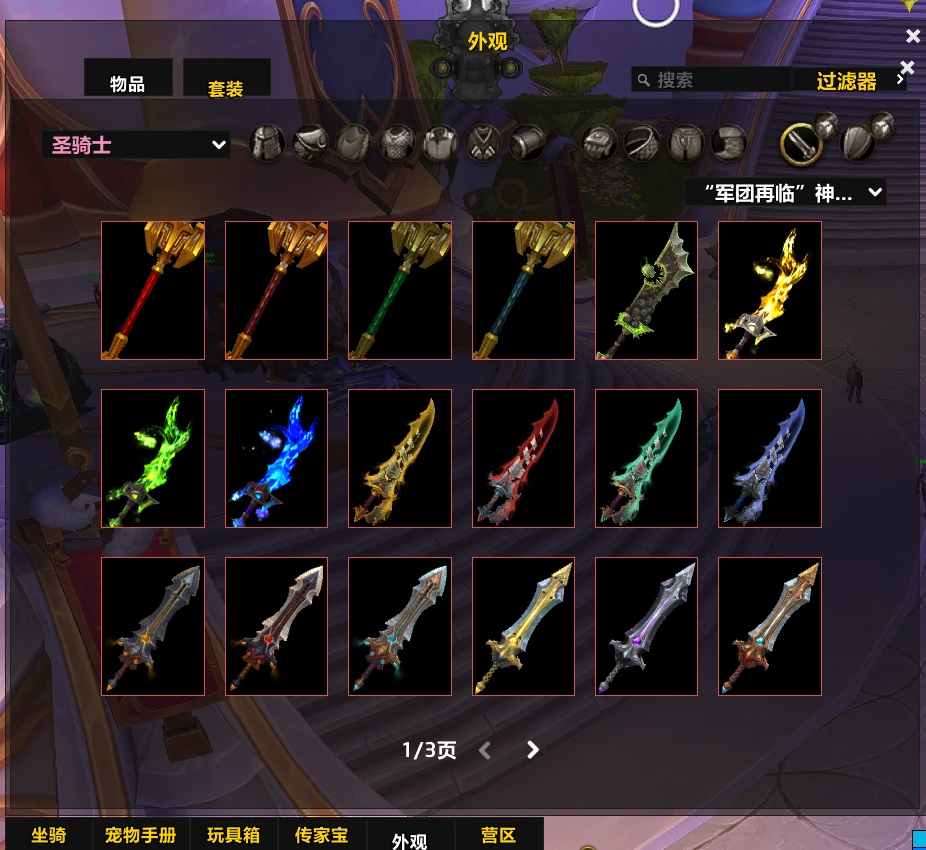Choose the gloves slot icon

coord(600,143)
